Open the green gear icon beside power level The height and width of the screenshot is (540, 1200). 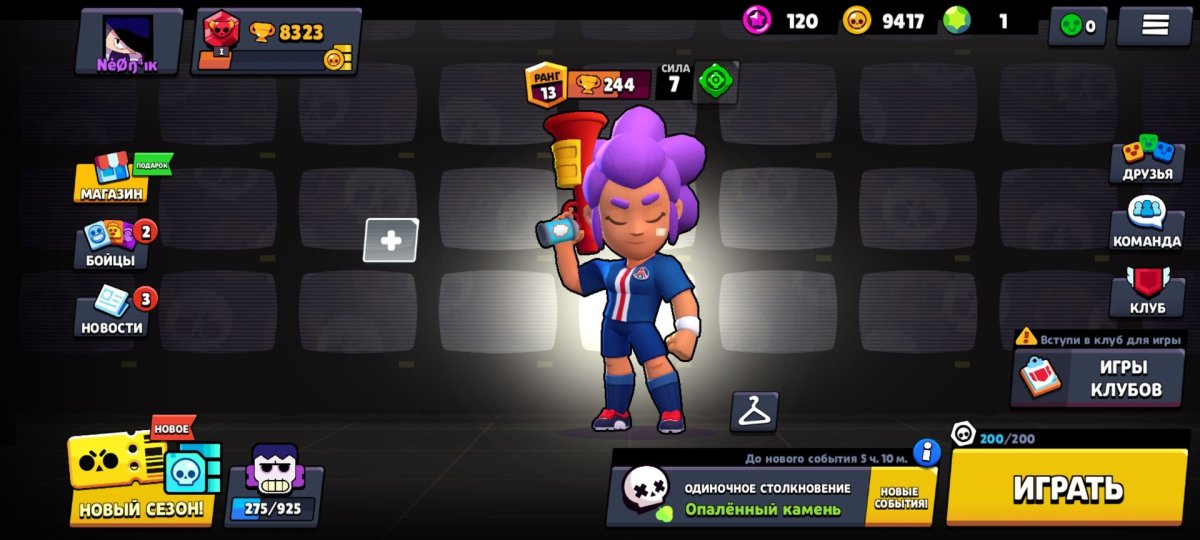(x=716, y=82)
